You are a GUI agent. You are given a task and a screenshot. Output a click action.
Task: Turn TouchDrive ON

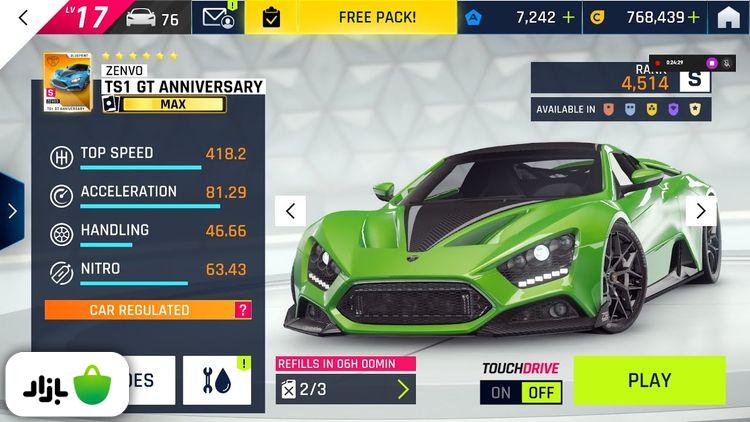500,393
